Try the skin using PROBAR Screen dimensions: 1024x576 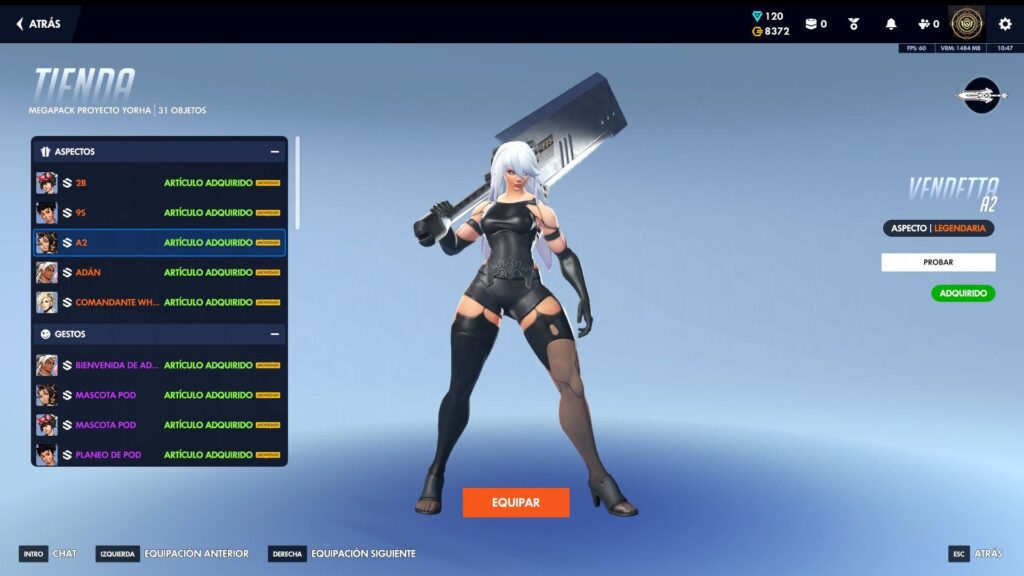937,262
